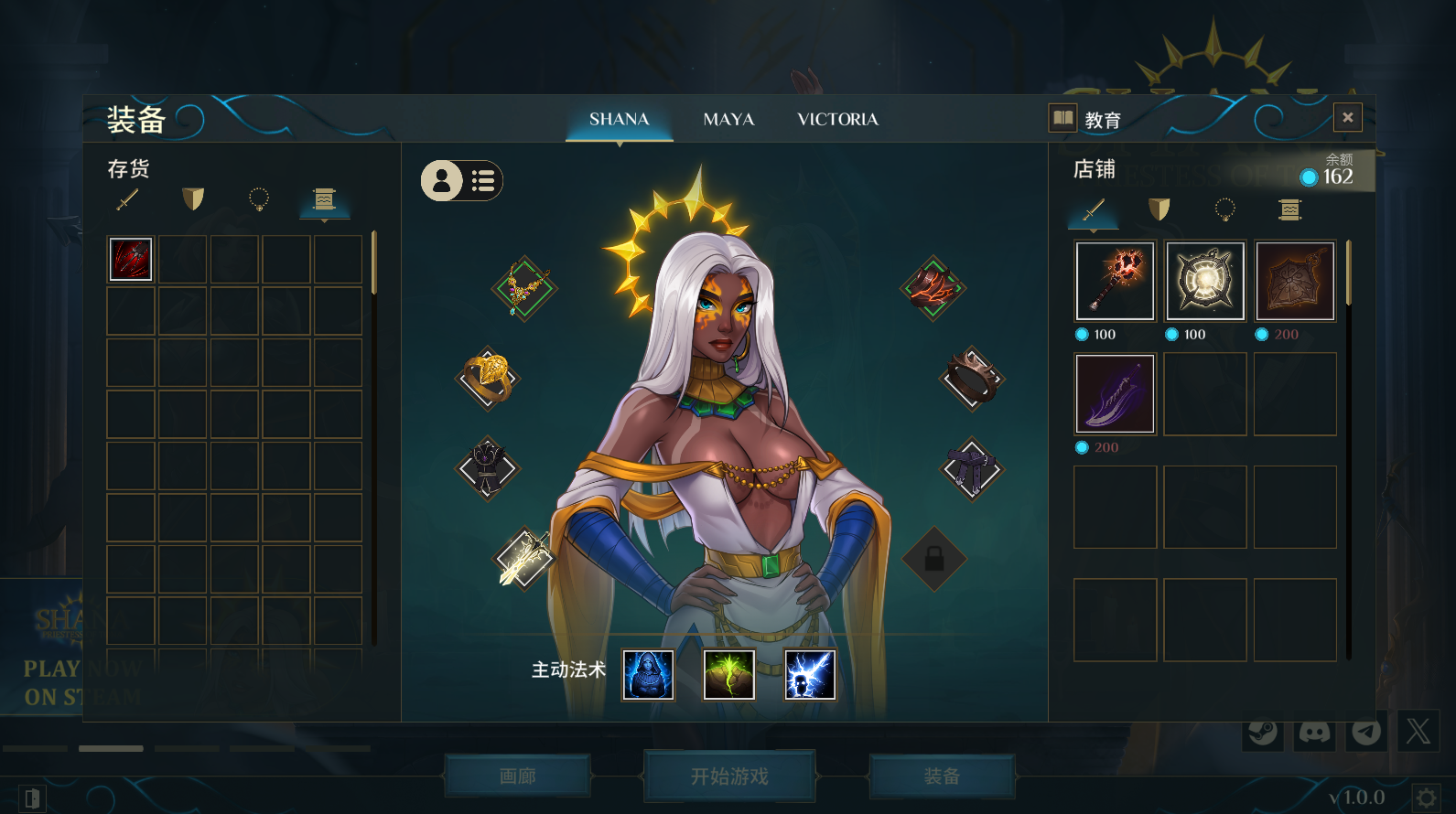Filter the 存货 inventory by necklace accessories

(x=259, y=198)
